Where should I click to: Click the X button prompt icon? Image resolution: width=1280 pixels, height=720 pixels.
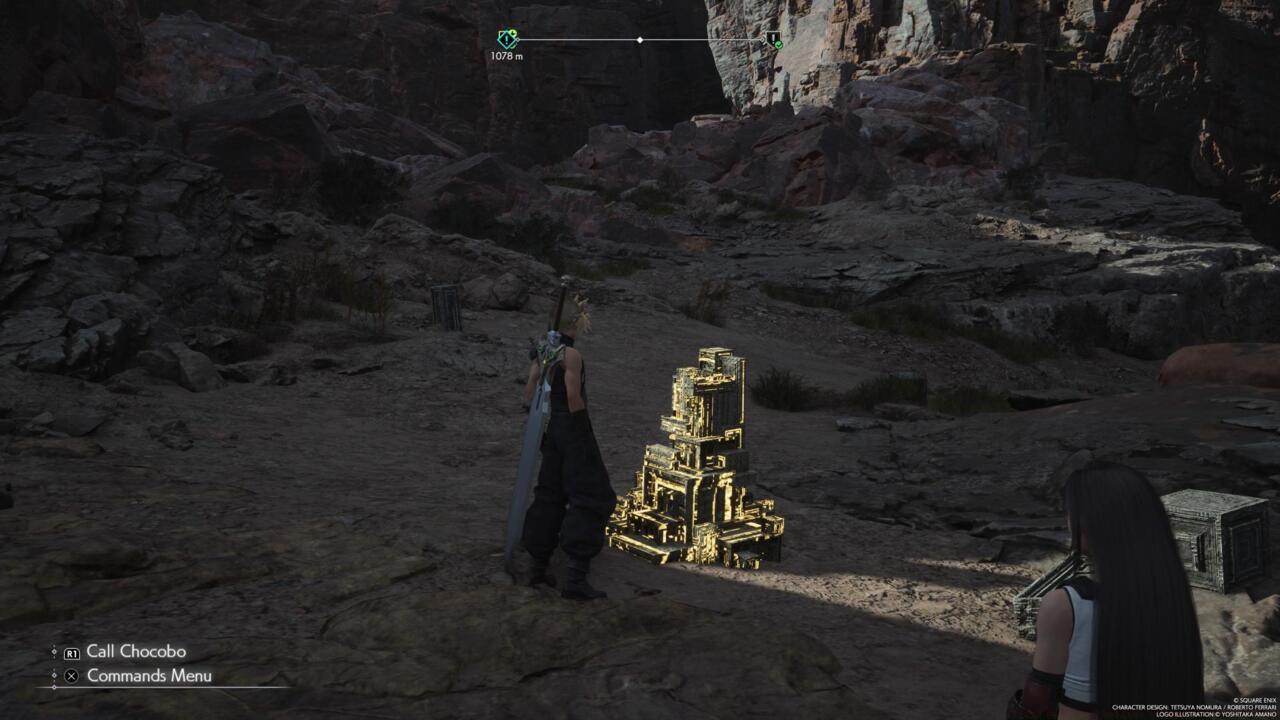pyautogui.click(x=70, y=675)
